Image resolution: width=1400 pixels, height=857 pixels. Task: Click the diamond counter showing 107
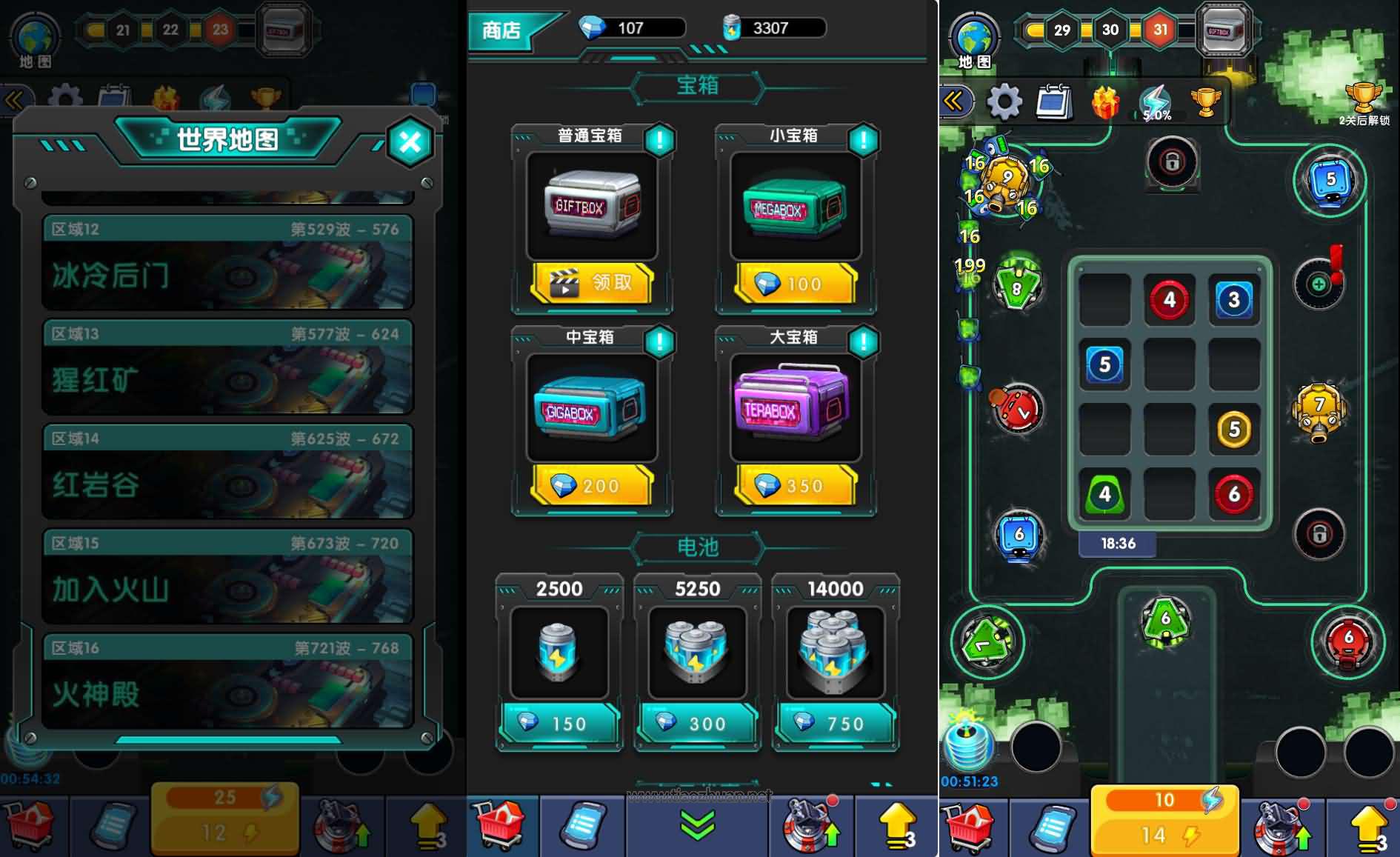tap(630, 28)
